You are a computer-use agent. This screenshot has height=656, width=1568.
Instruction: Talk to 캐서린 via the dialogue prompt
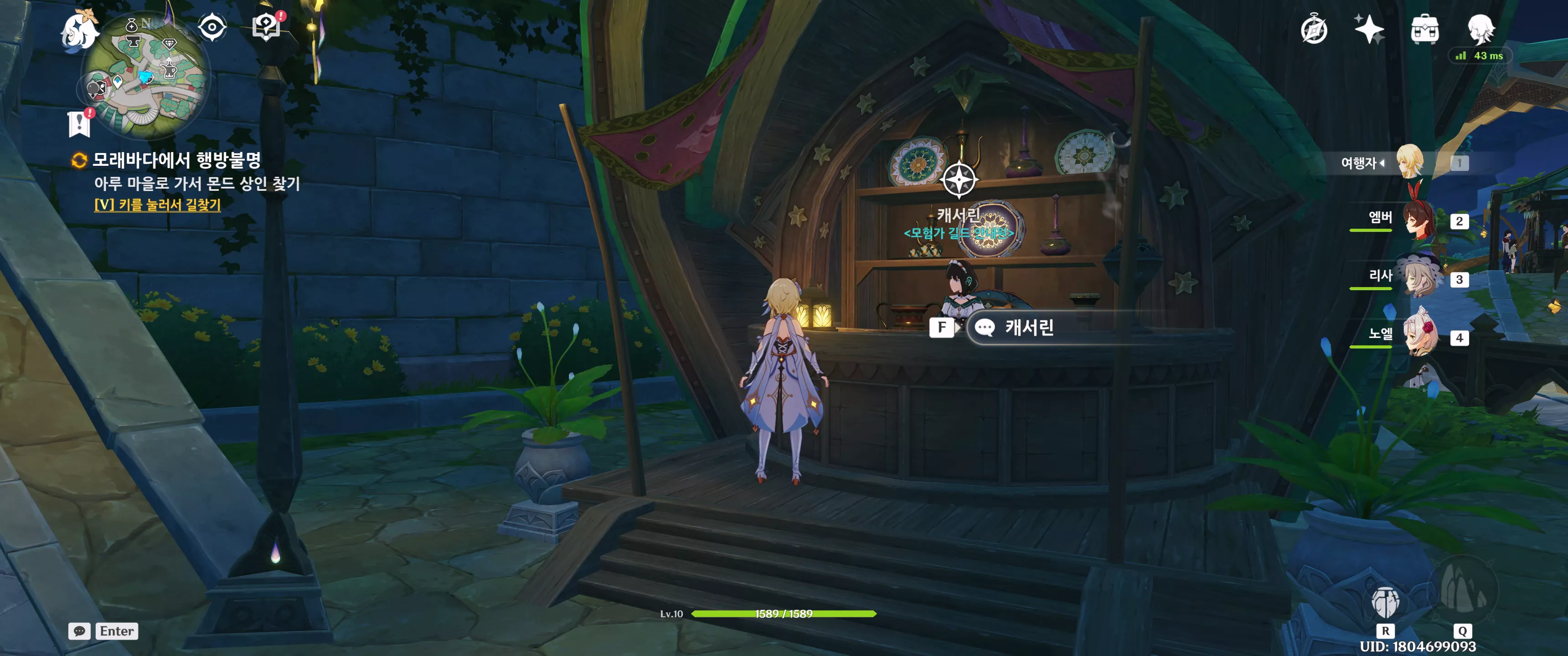[x=1029, y=328]
